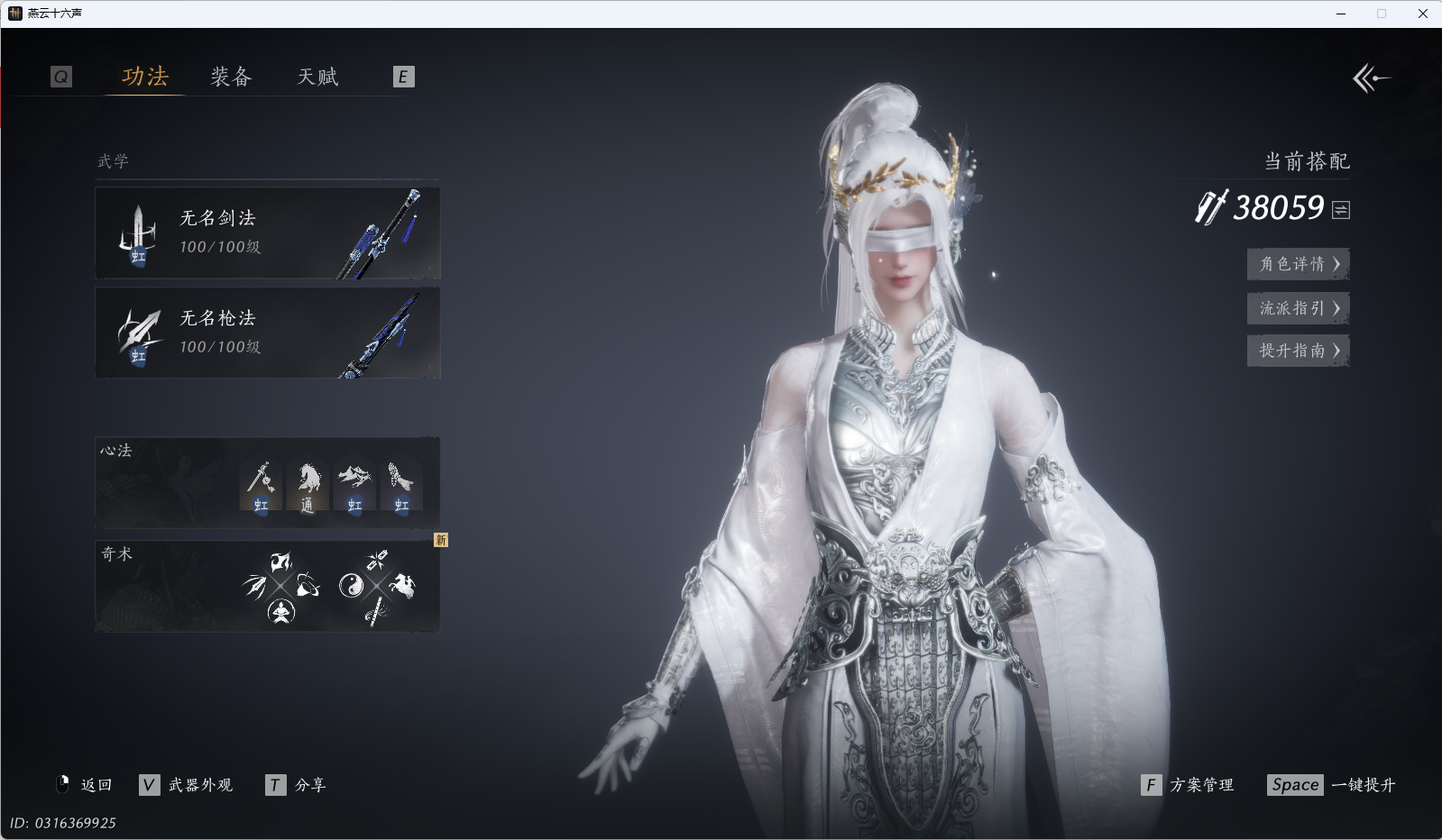Open the 心法 panel
This screenshot has height=840, width=1442.
pos(267,483)
